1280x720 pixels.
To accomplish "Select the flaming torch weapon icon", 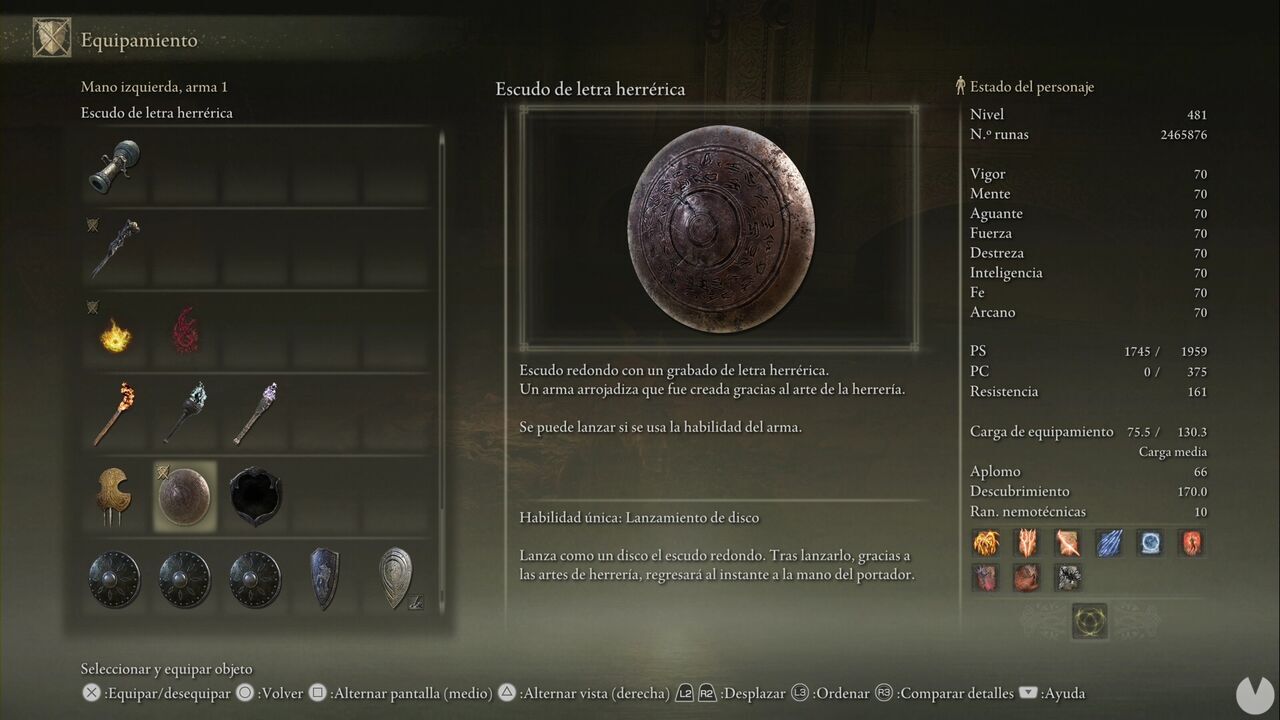I will click(x=113, y=412).
